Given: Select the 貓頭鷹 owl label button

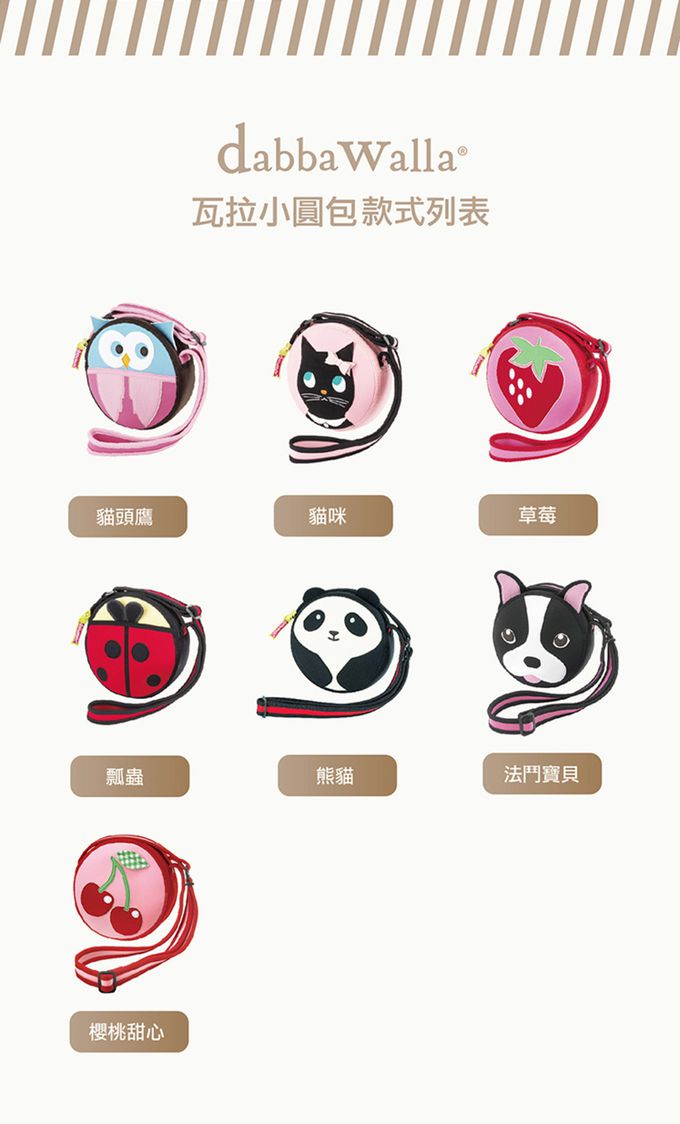Looking at the screenshot, I should (127, 516).
